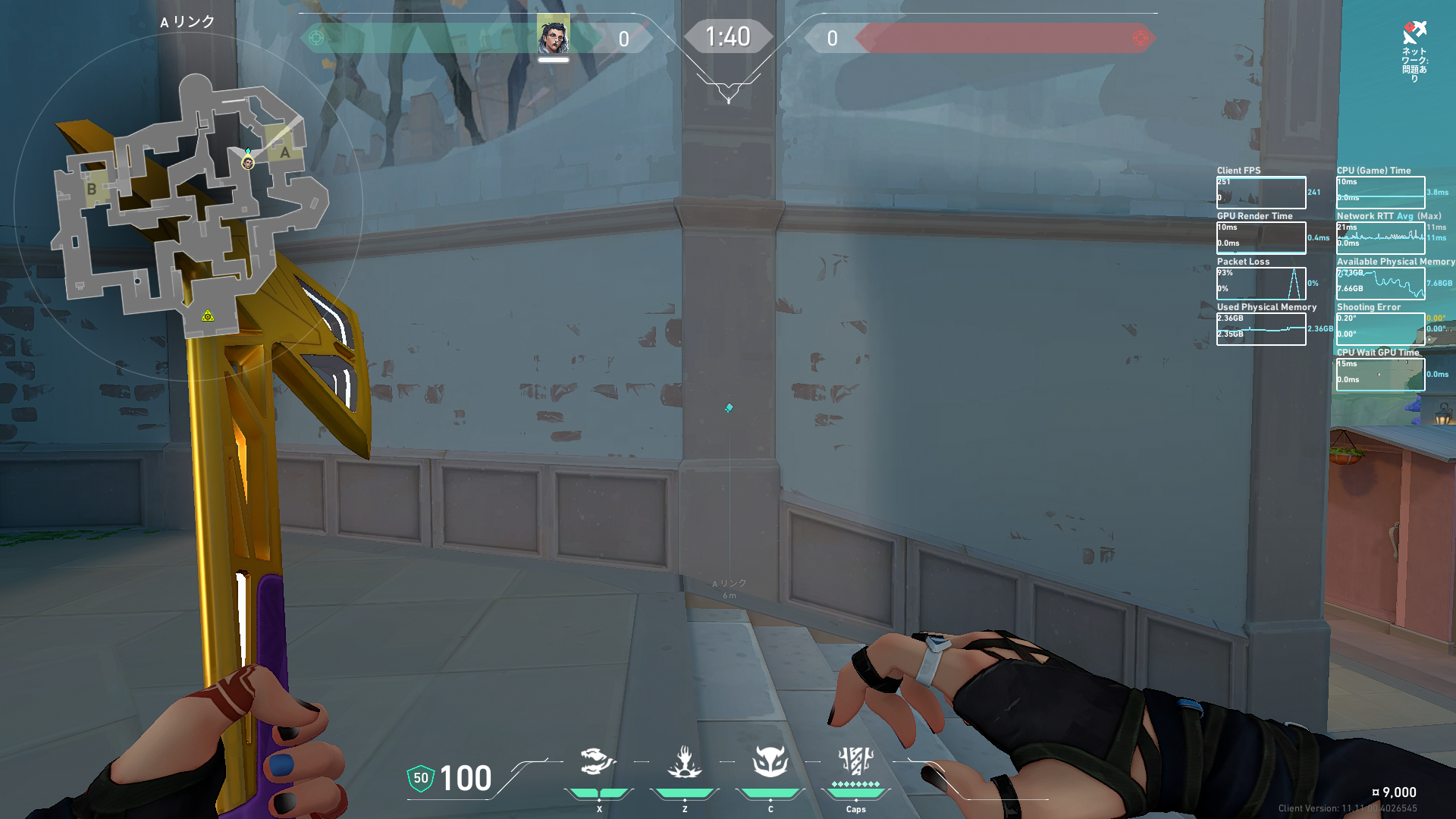Trigger the Nightfall ultimate ability icon
This screenshot has width=1456, height=819.
855,761
